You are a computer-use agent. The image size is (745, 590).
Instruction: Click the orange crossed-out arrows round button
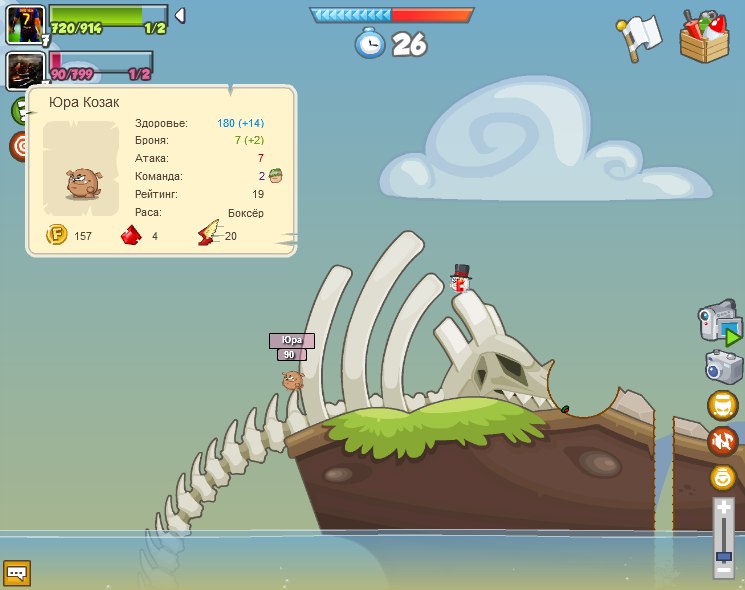click(x=723, y=441)
